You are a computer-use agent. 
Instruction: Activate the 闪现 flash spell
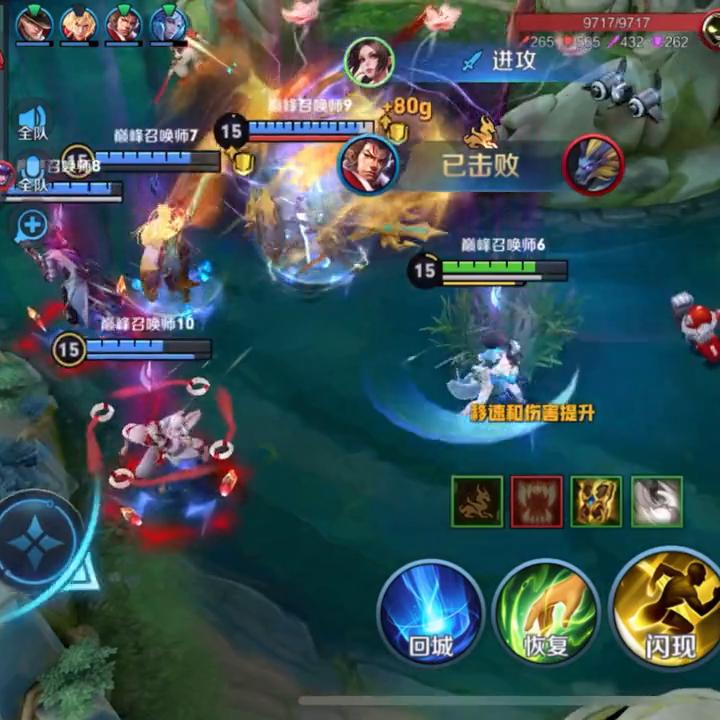(x=668, y=608)
